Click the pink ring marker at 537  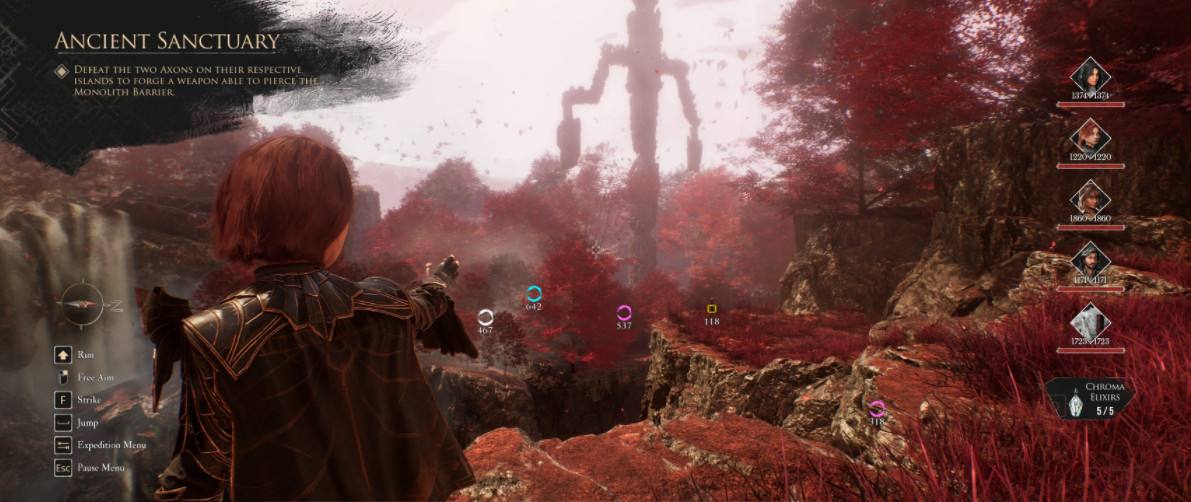(x=624, y=312)
